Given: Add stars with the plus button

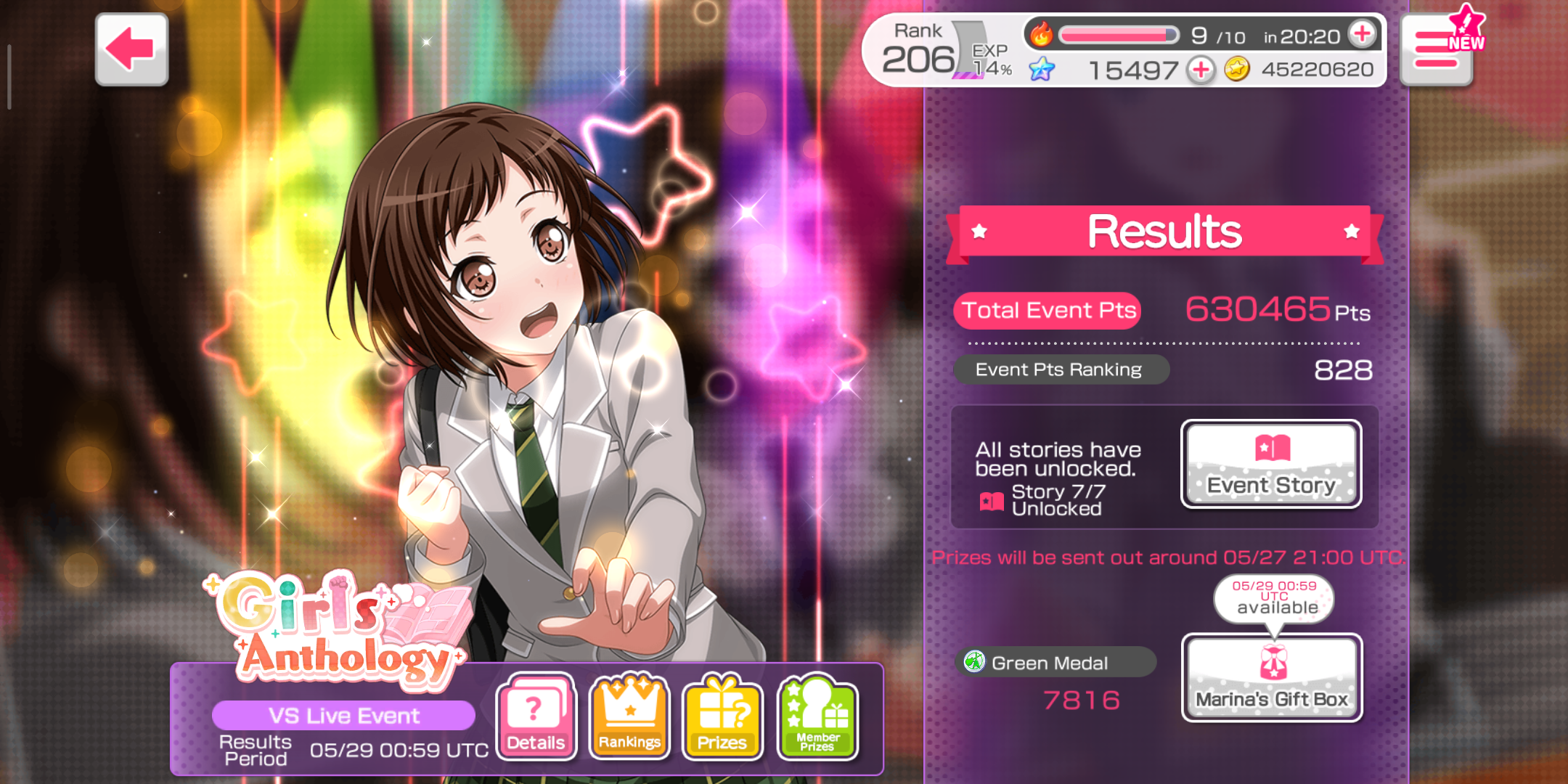Looking at the screenshot, I should point(1201,70).
